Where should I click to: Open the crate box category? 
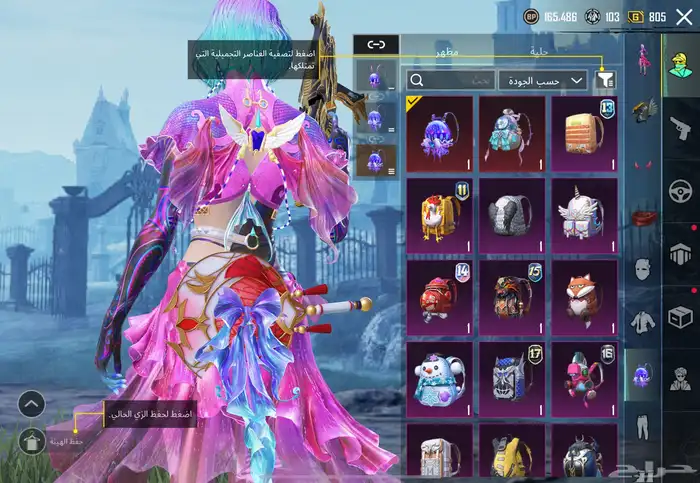tap(680, 318)
